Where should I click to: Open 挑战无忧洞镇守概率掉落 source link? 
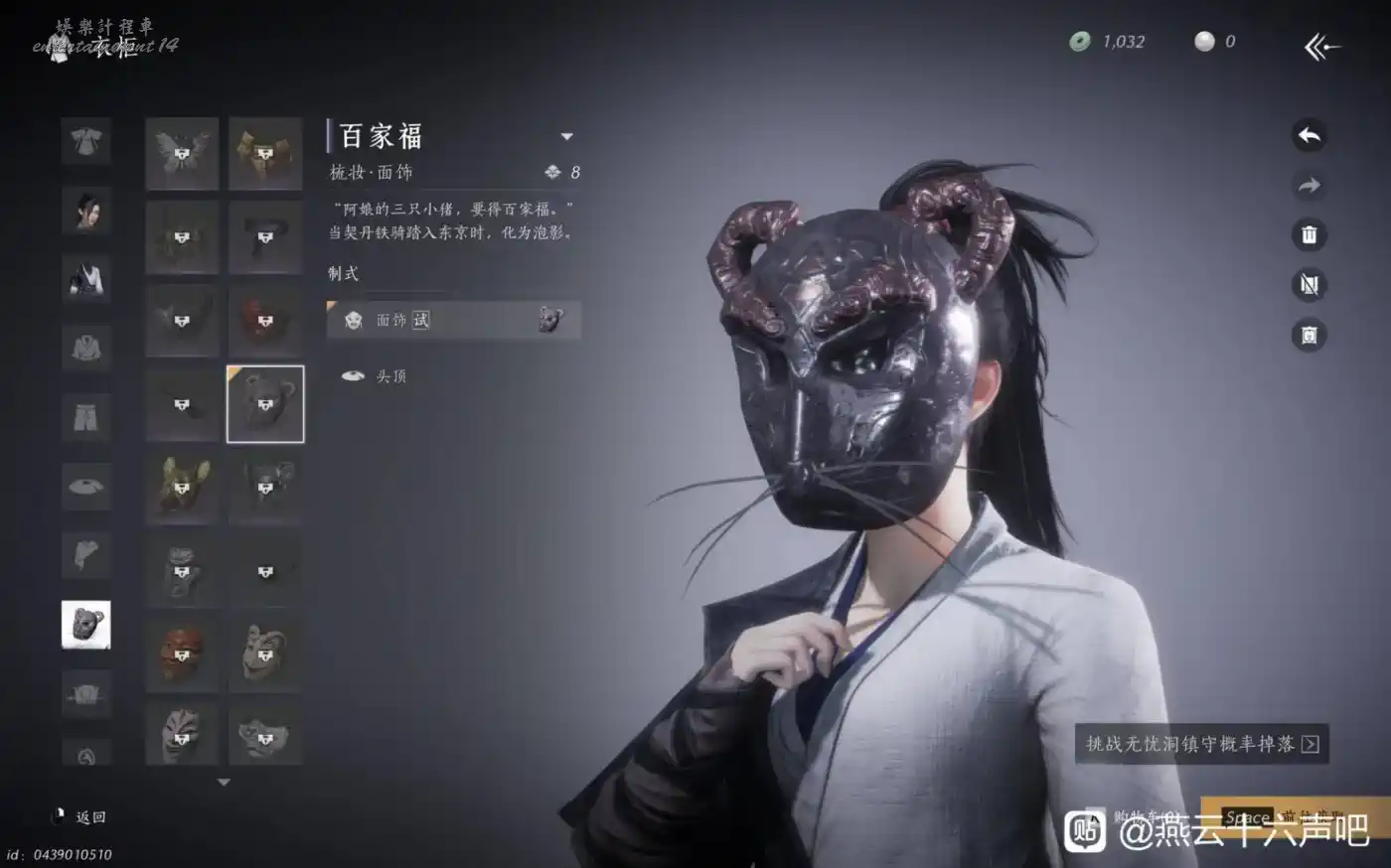coord(1201,744)
